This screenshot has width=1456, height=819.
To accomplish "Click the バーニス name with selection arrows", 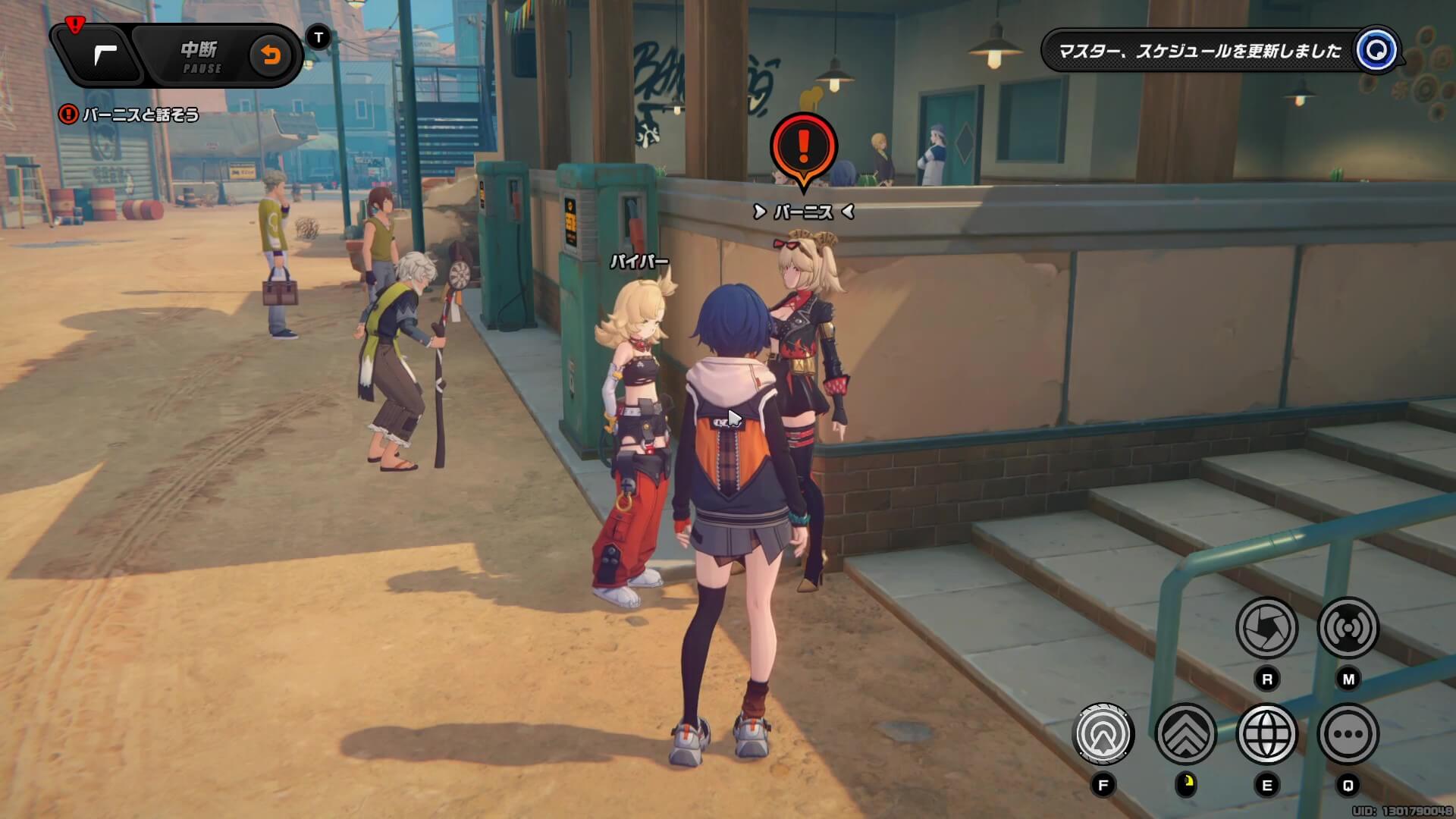I will click(x=802, y=212).
